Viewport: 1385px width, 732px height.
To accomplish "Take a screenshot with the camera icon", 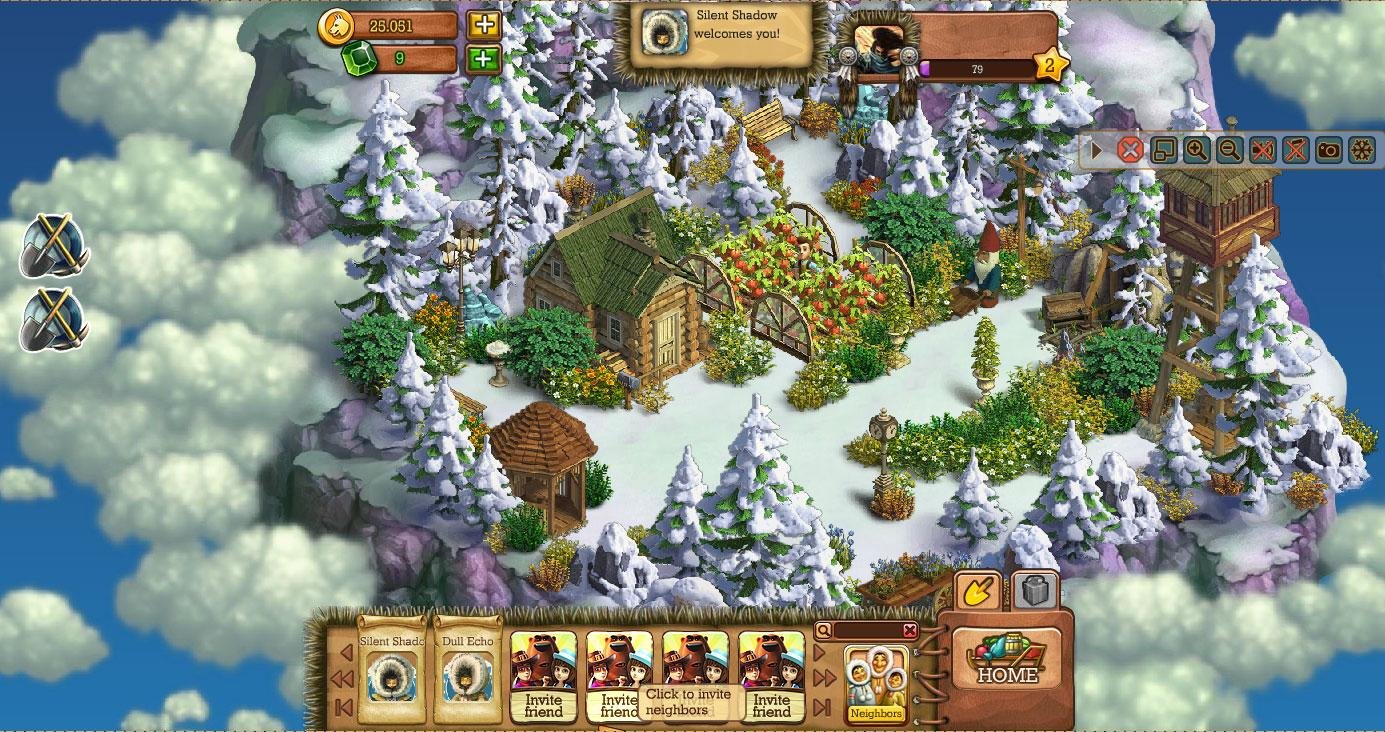I will pos(1328,150).
